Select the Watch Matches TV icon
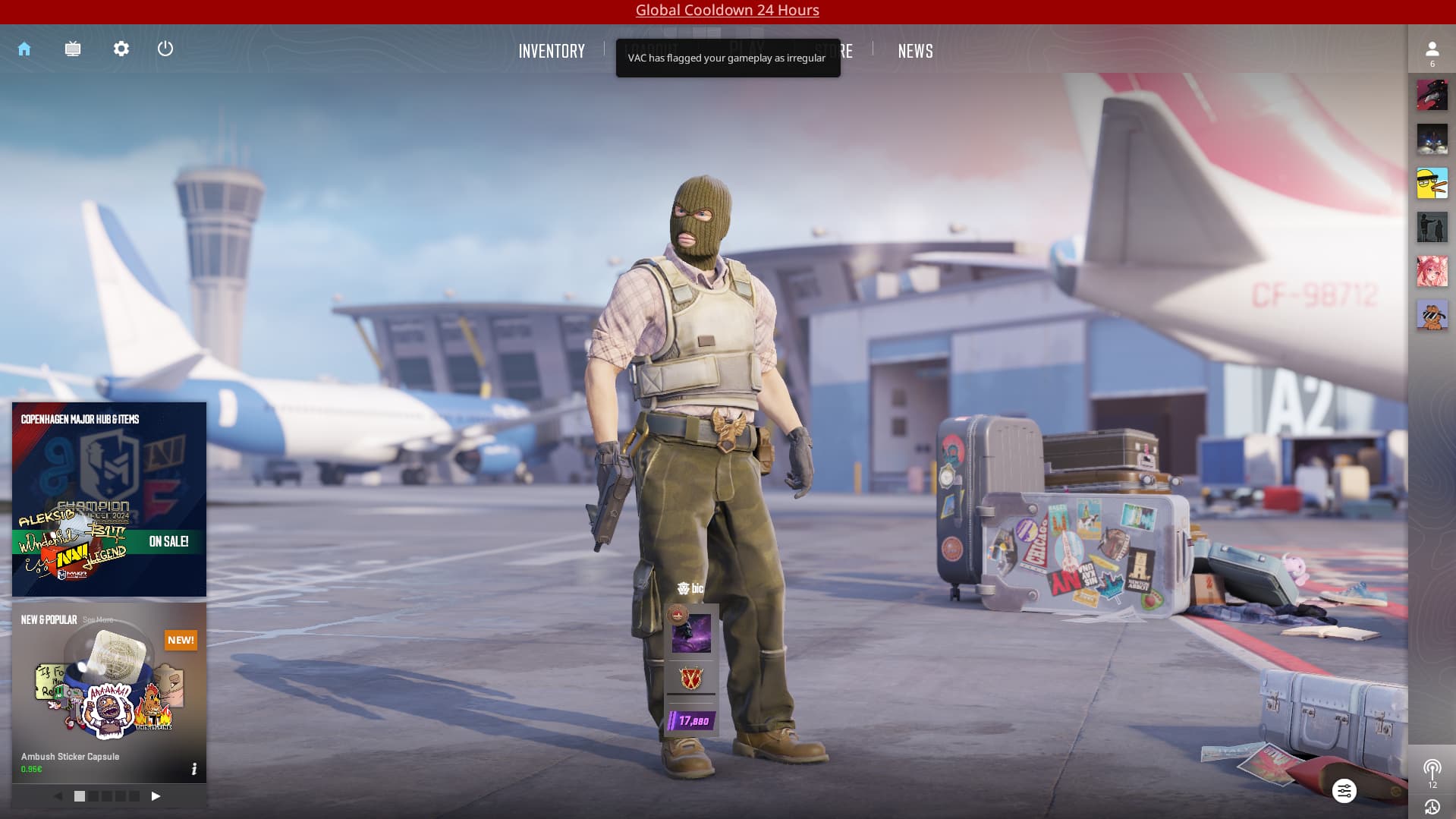Image resolution: width=1456 pixels, height=819 pixels. pyautogui.click(x=73, y=49)
